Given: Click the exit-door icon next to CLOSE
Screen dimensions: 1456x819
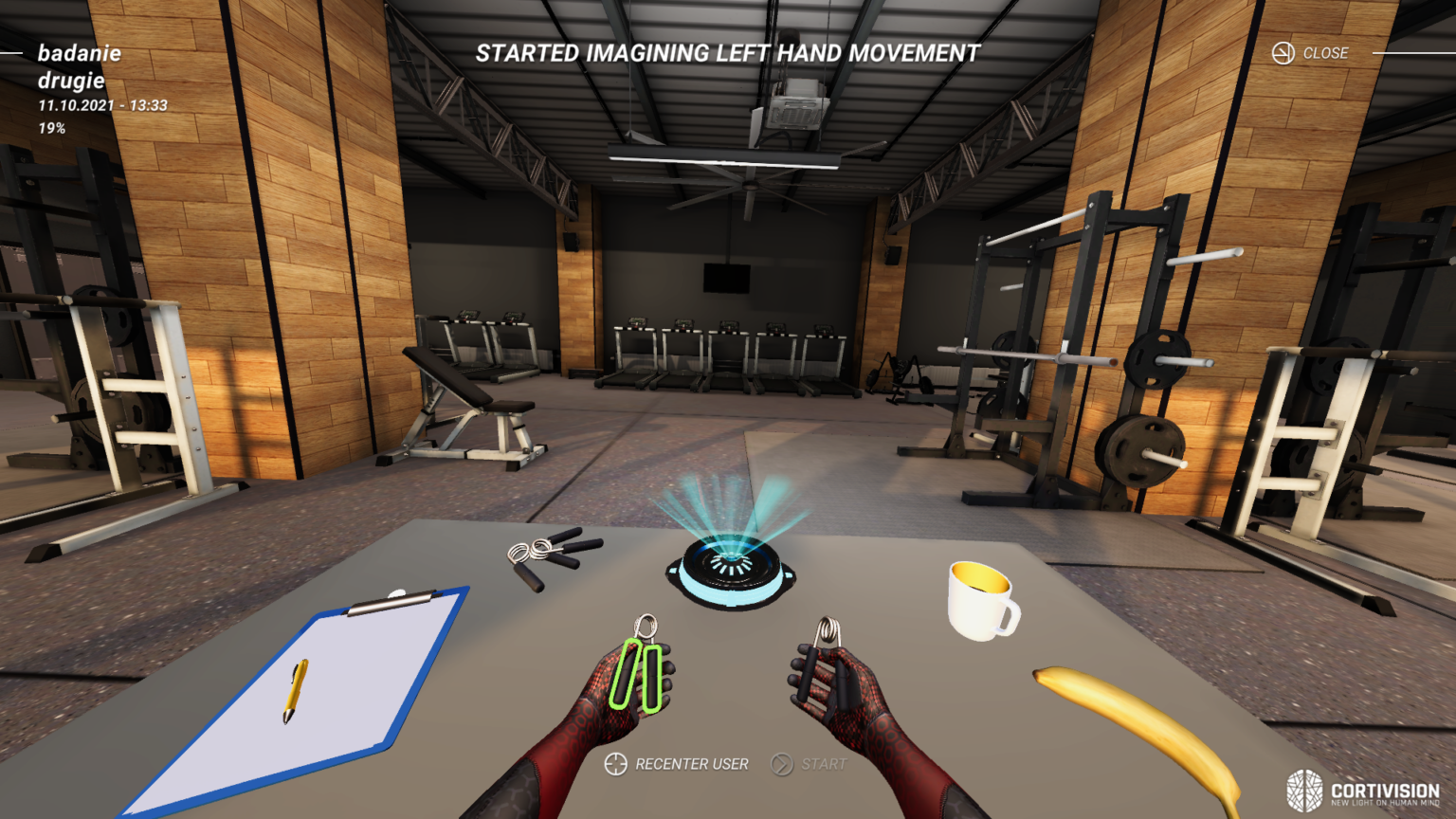Looking at the screenshot, I should (1283, 53).
